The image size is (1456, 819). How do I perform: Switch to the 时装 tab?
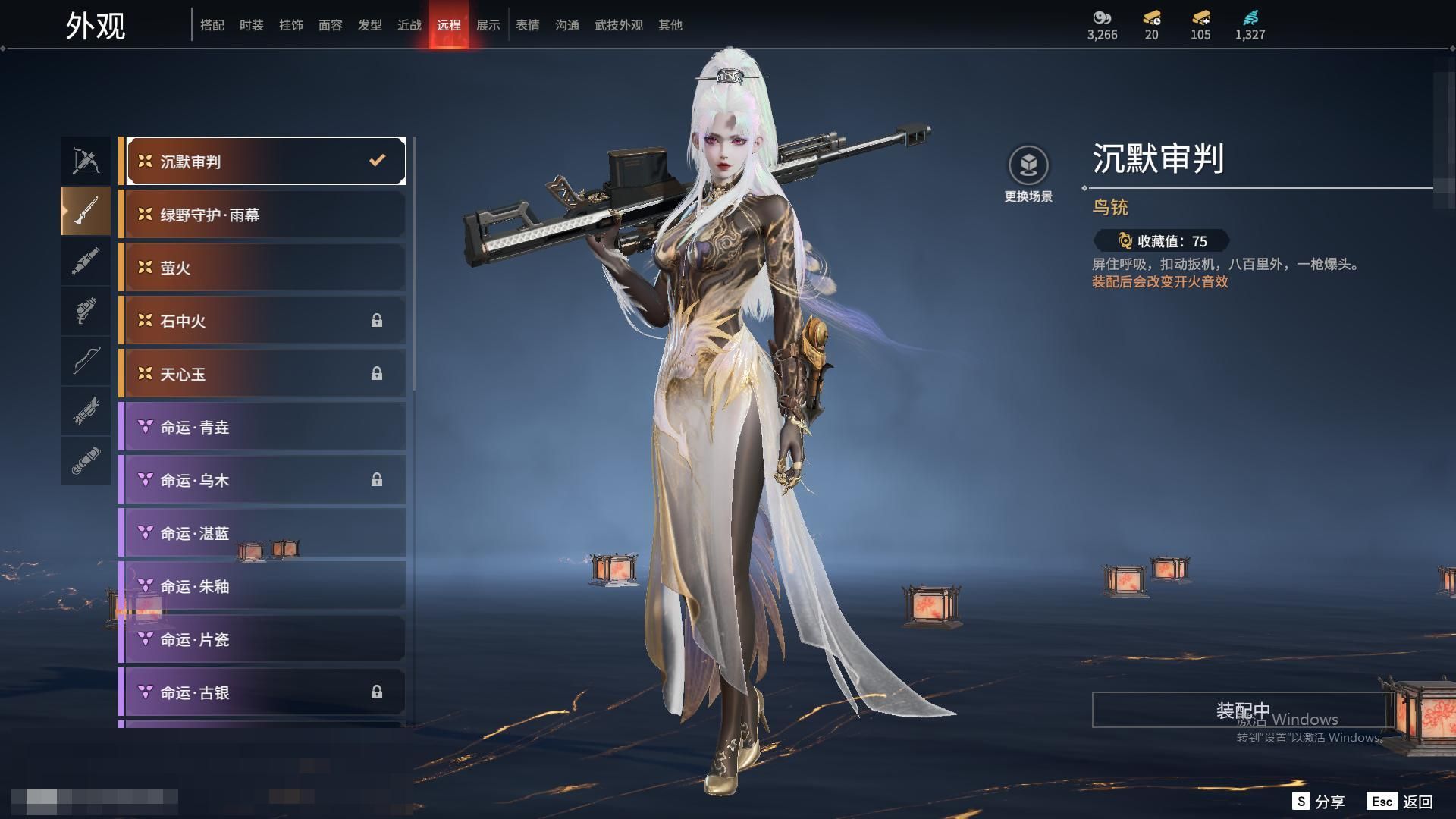(x=251, y=25)
